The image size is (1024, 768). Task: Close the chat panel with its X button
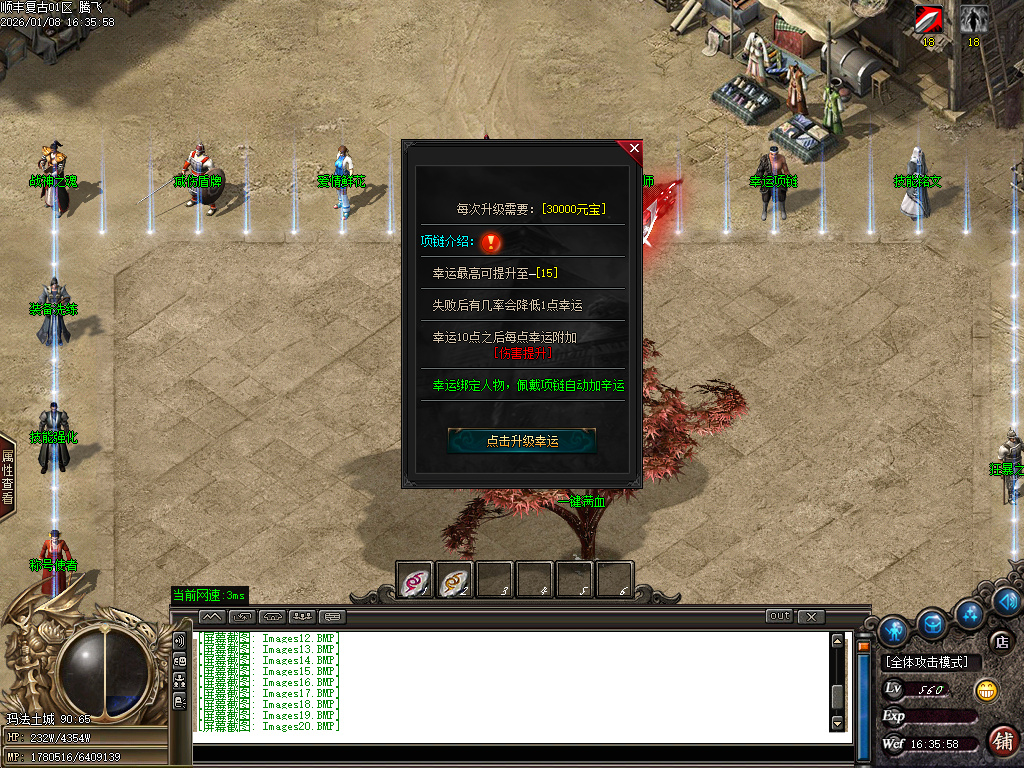tap(811, 616)
